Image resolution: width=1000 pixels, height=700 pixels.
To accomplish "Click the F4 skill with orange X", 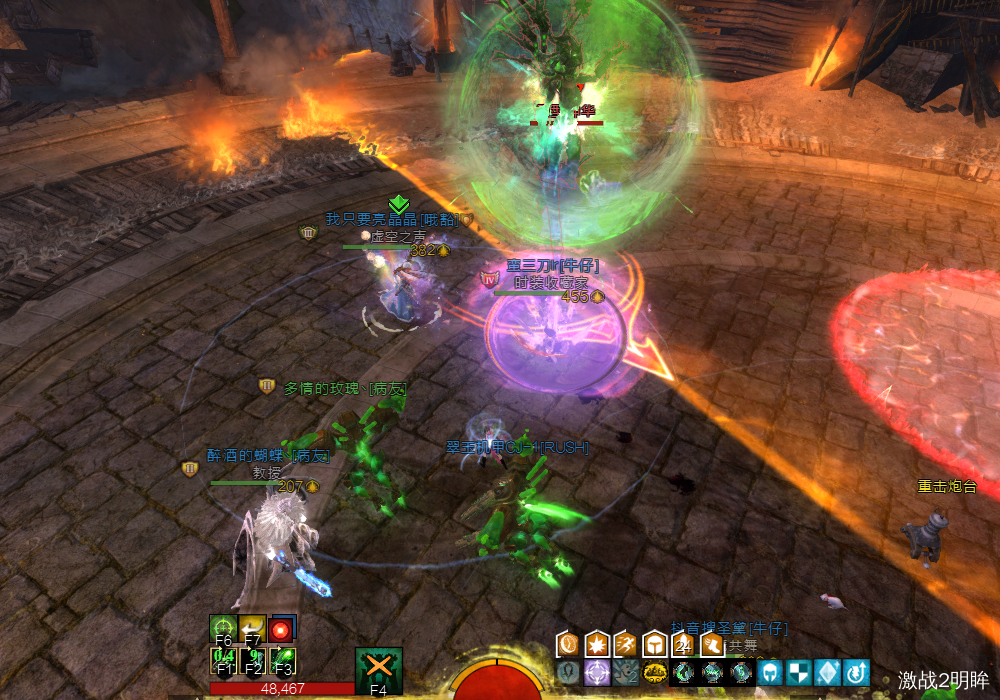I will click(x=379, y=668).
